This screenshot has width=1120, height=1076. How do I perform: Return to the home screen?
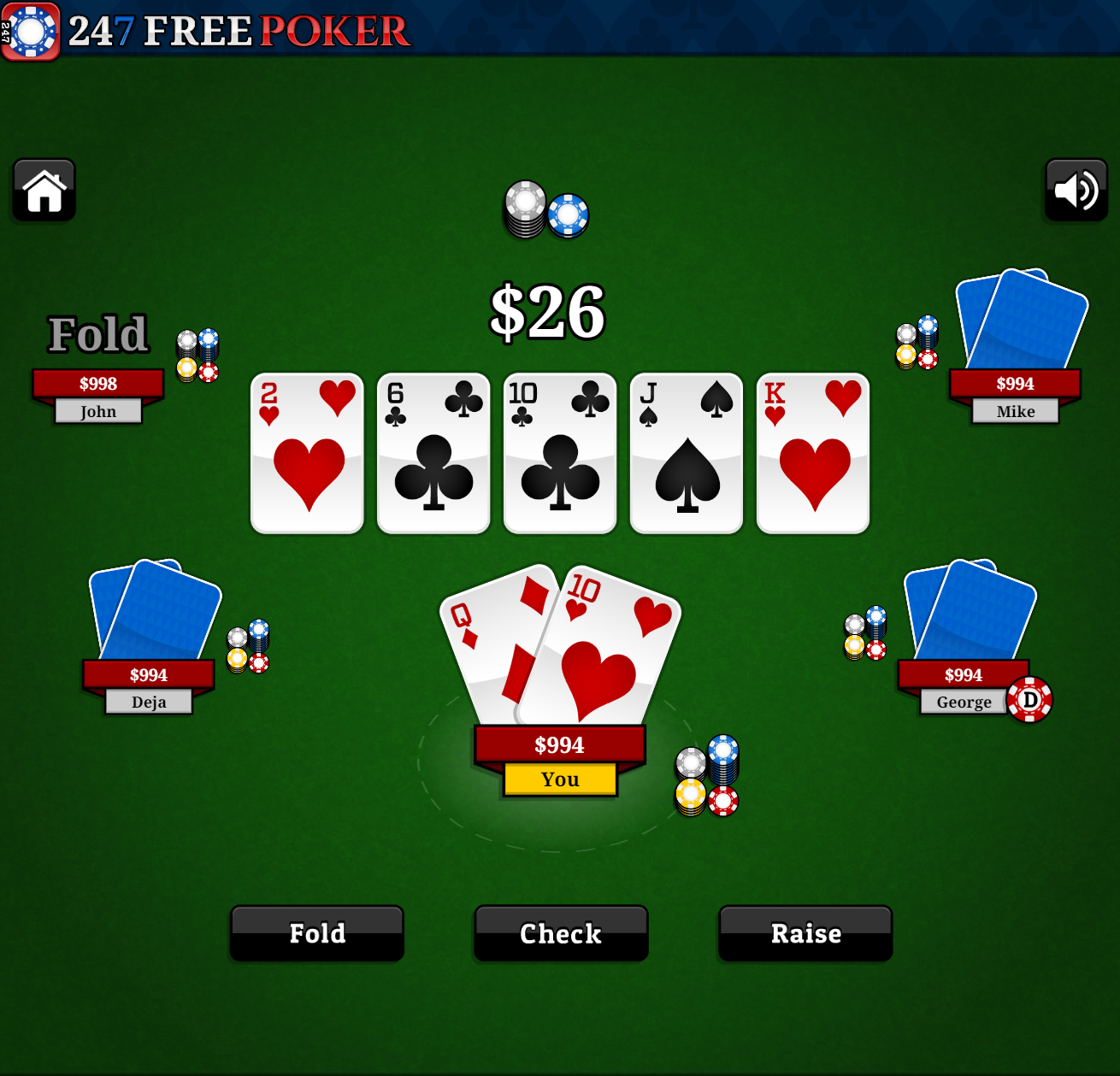pos(44,190)
